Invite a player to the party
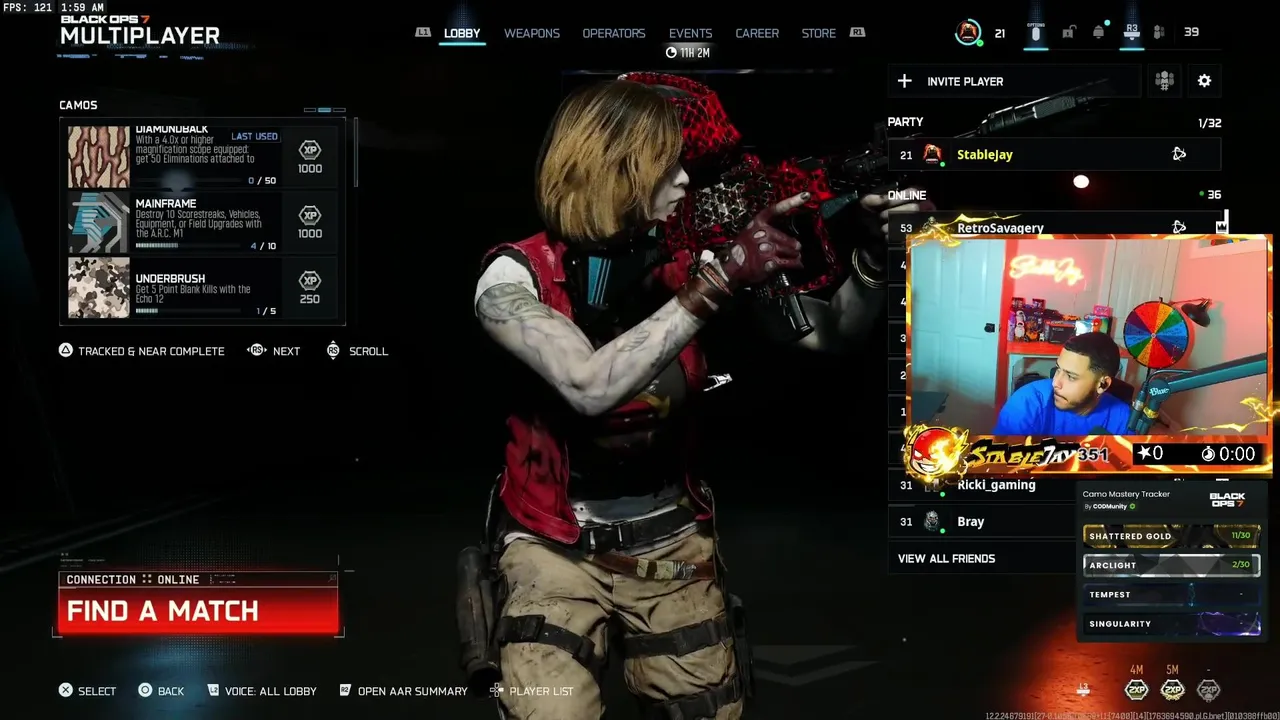Image resolution: width=1280 pixels, height=720 pixels. pos(1013,81)
